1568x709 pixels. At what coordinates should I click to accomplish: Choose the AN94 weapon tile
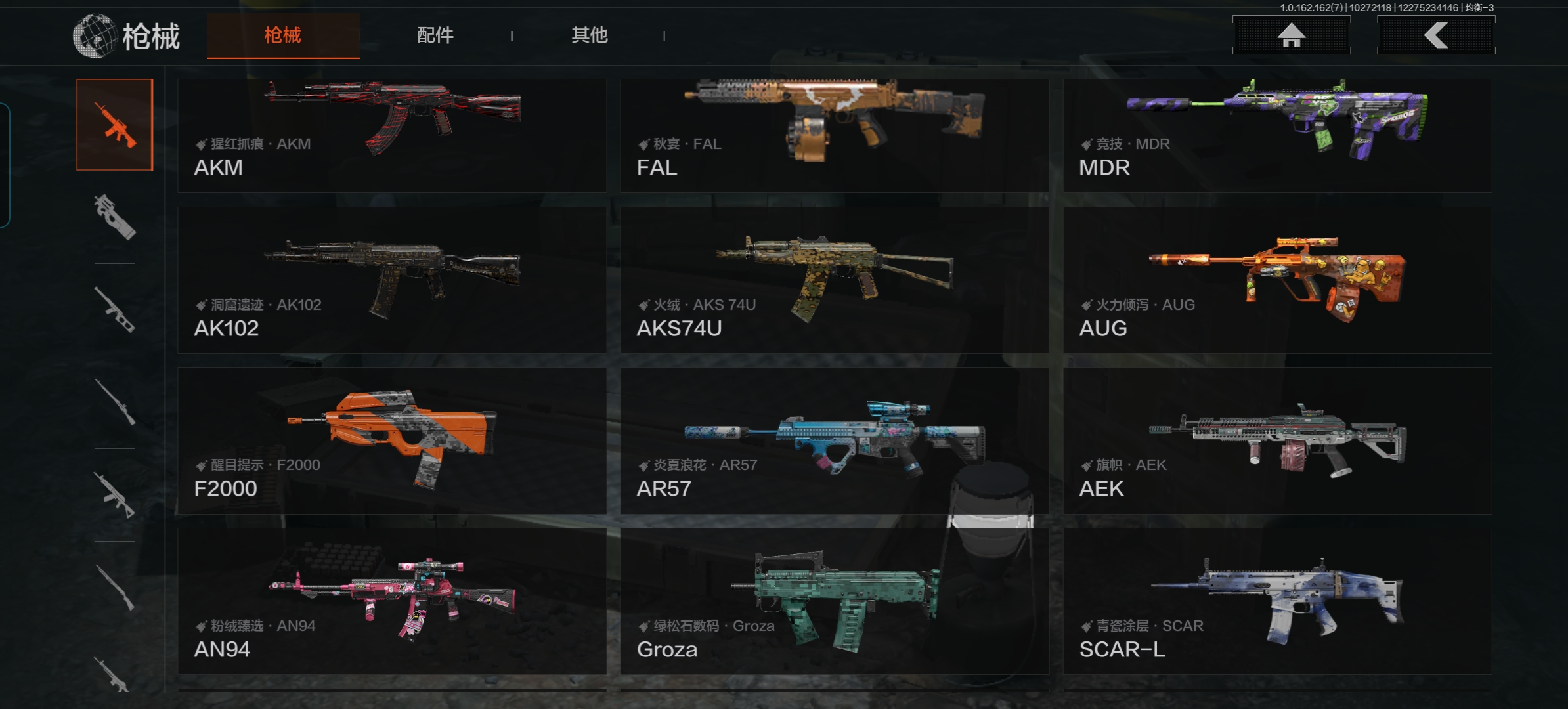(392, 601)
